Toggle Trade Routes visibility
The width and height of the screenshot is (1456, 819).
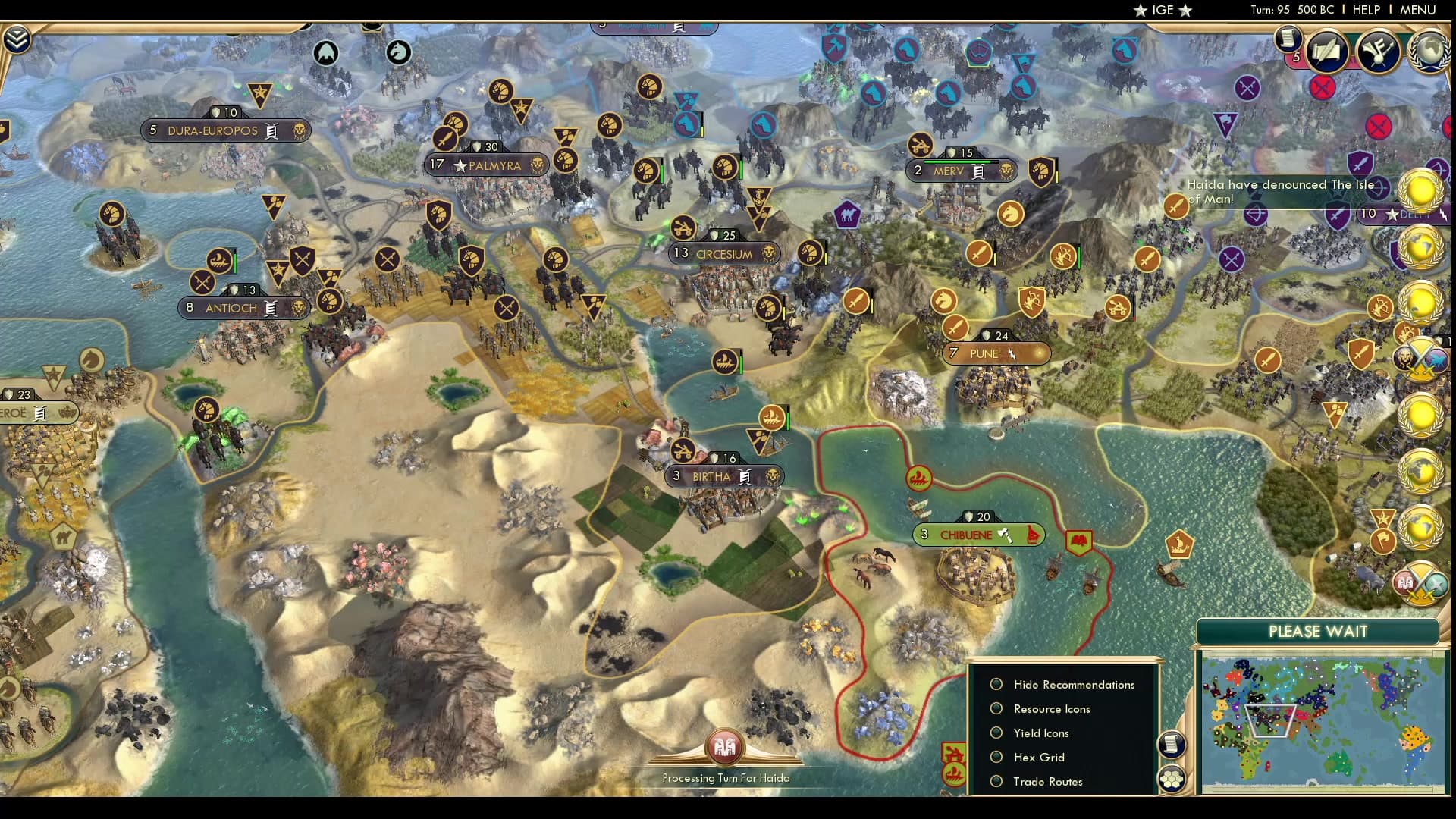1047,781
